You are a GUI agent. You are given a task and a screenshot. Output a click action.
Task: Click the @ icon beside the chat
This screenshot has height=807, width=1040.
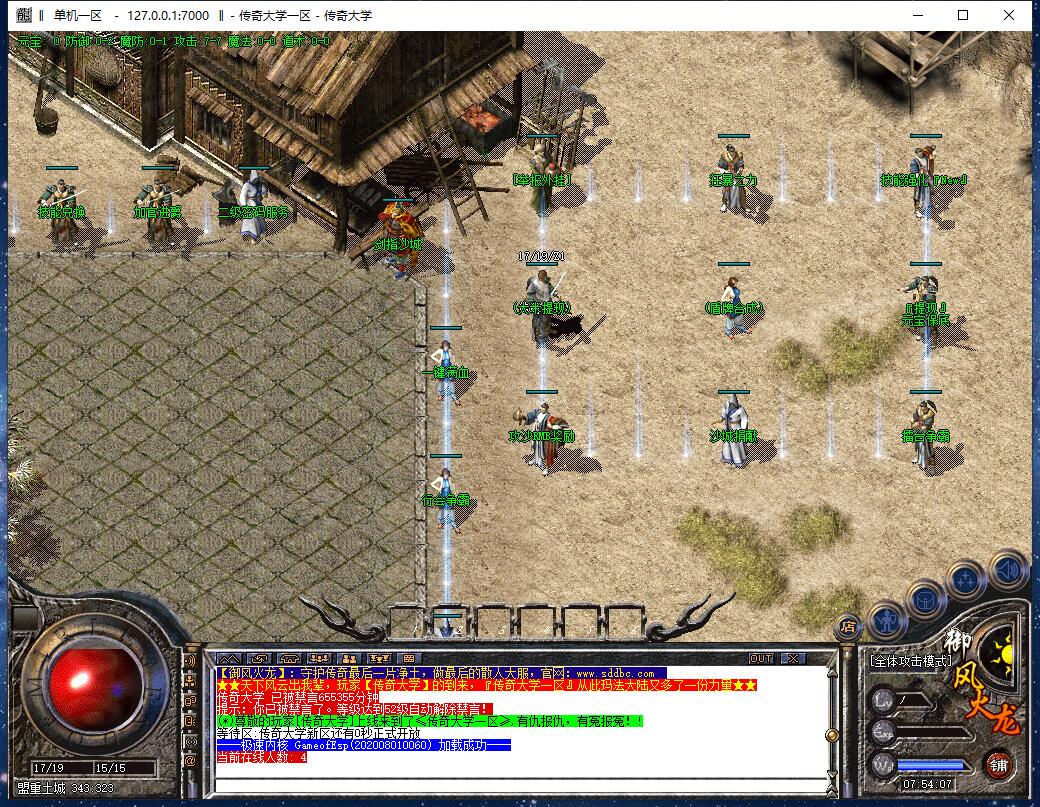[190, 760]
